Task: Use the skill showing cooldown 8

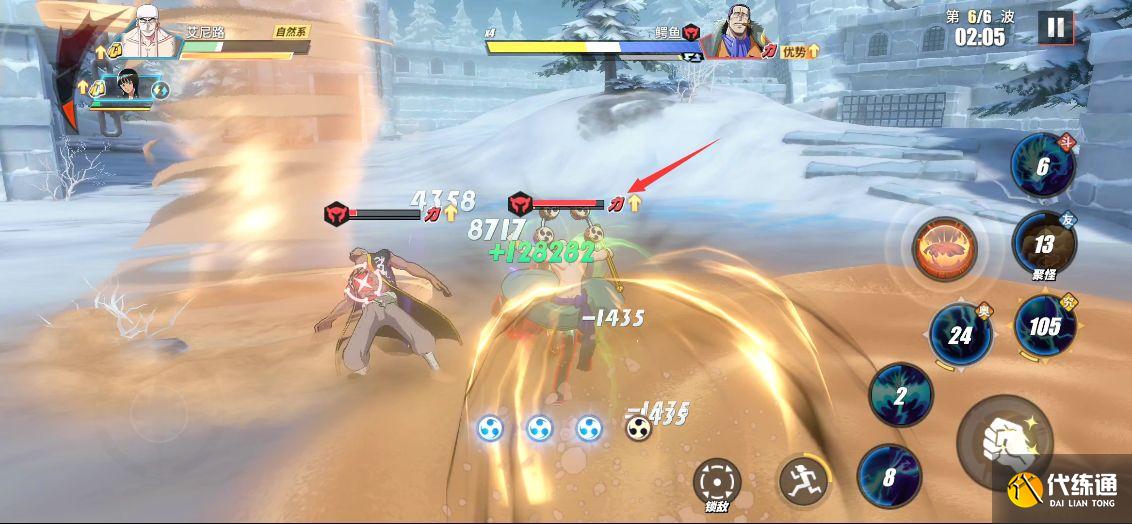Action: tap(889, 476)
